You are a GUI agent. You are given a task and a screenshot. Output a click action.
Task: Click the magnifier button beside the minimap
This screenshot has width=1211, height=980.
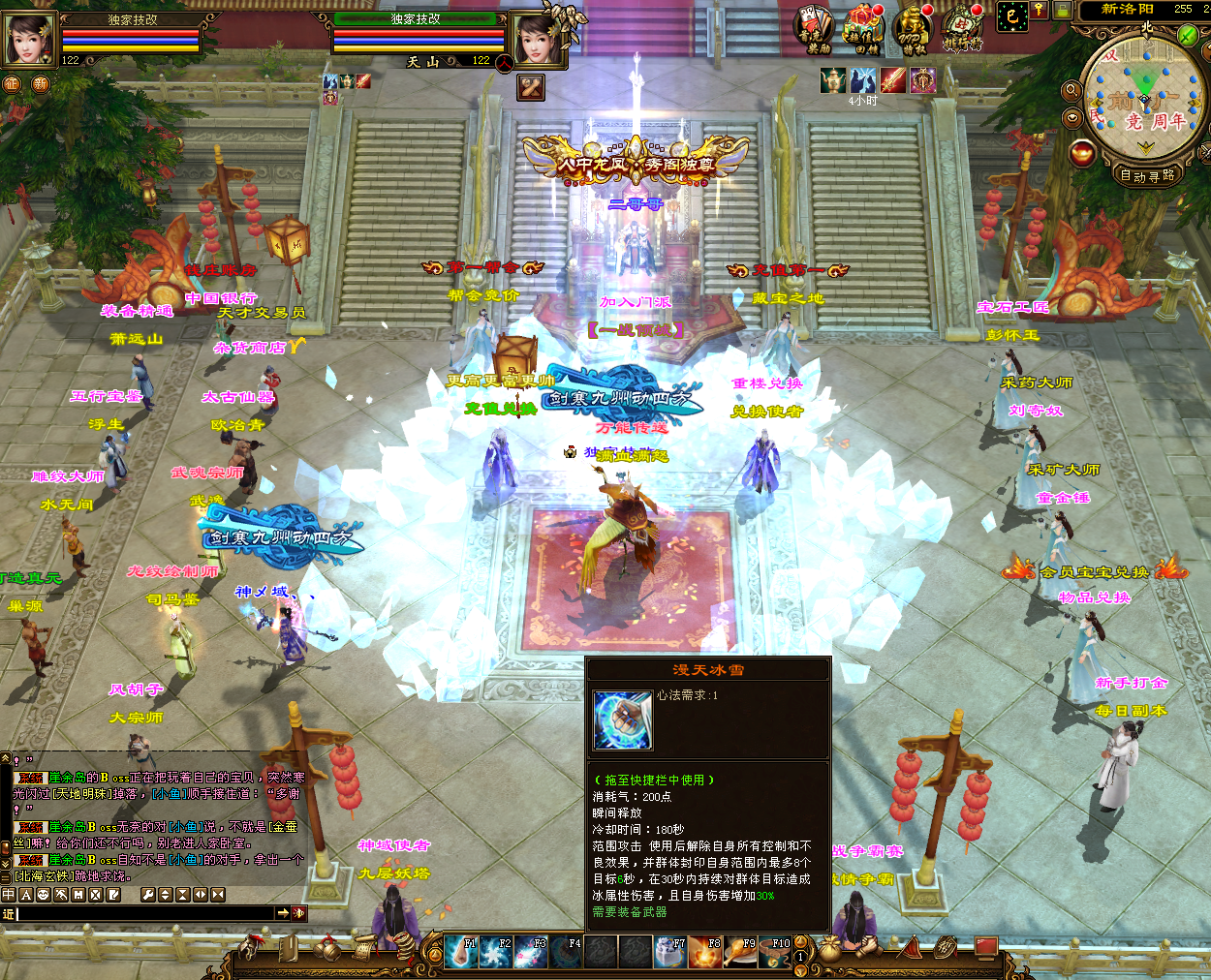pos(1071,90)
